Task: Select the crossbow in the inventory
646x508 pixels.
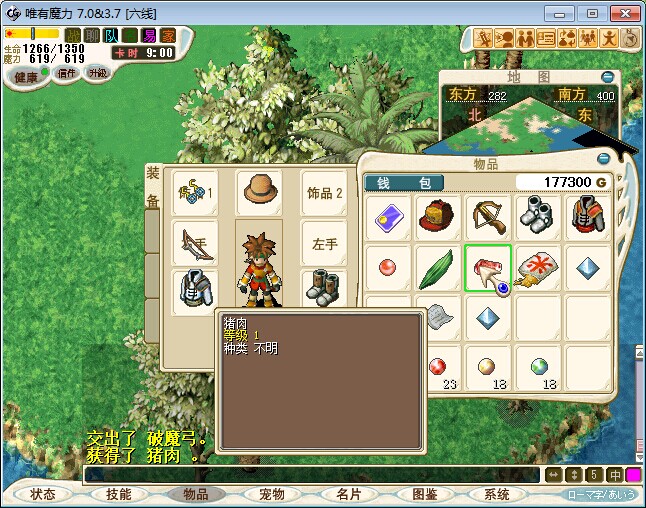Action: coord(488,217)
